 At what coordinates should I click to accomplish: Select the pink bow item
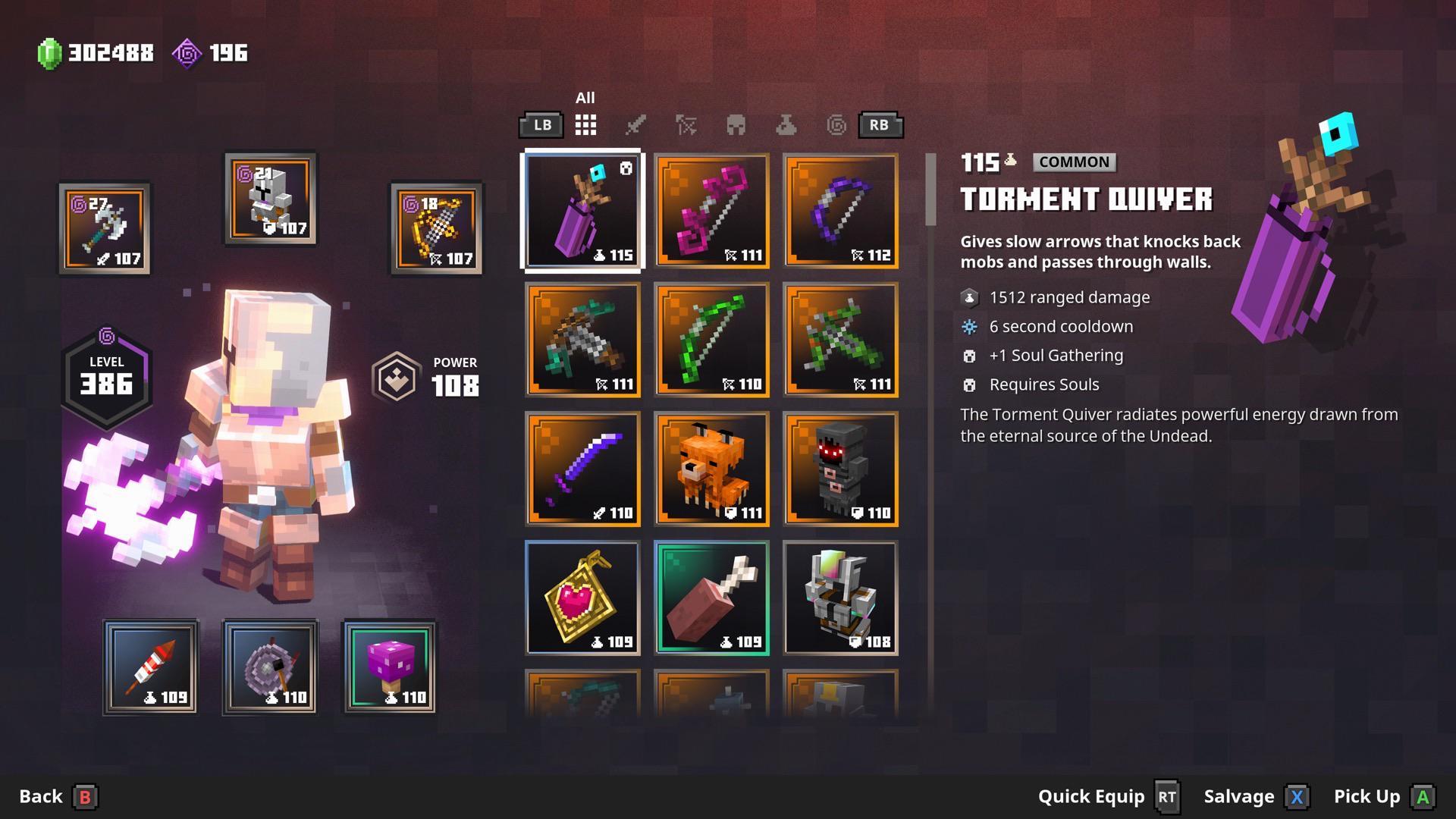(x=711, y=212)
